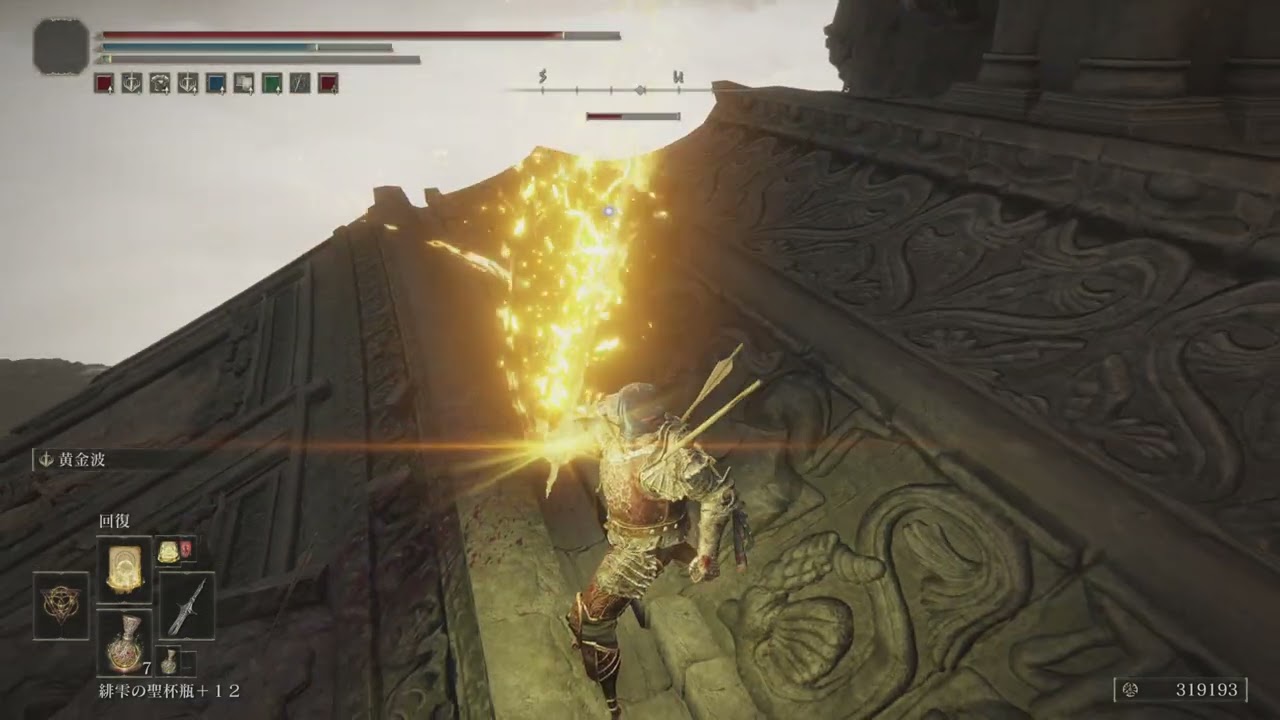Use the Flask of Crimson Tears slot
The image size is (1280, 720).
pyautogui.click(x=124, y=642)
